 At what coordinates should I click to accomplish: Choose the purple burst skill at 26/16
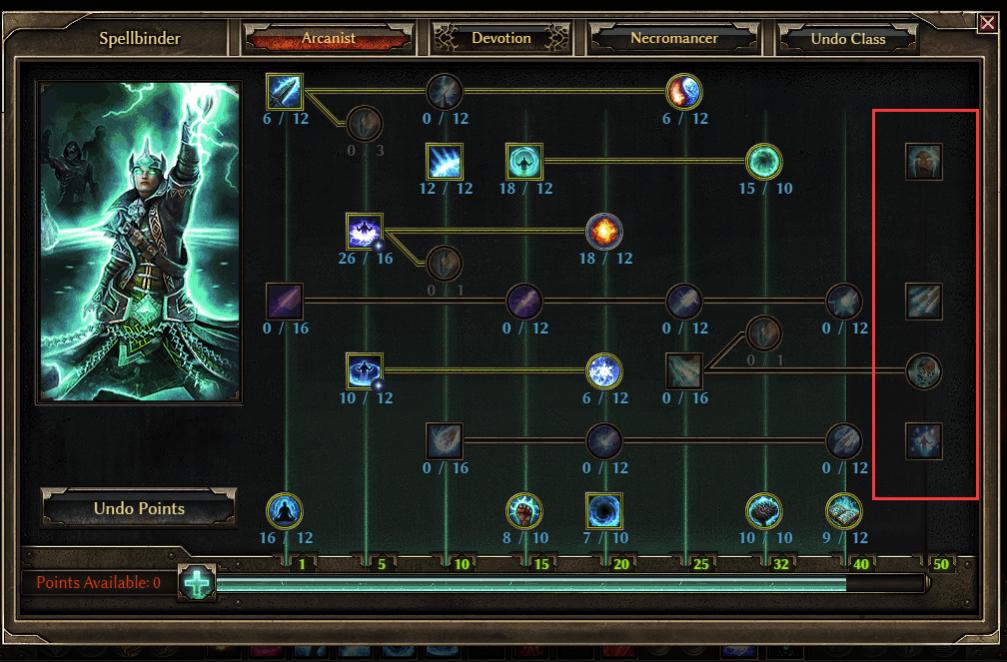click(x=364, y=231)
